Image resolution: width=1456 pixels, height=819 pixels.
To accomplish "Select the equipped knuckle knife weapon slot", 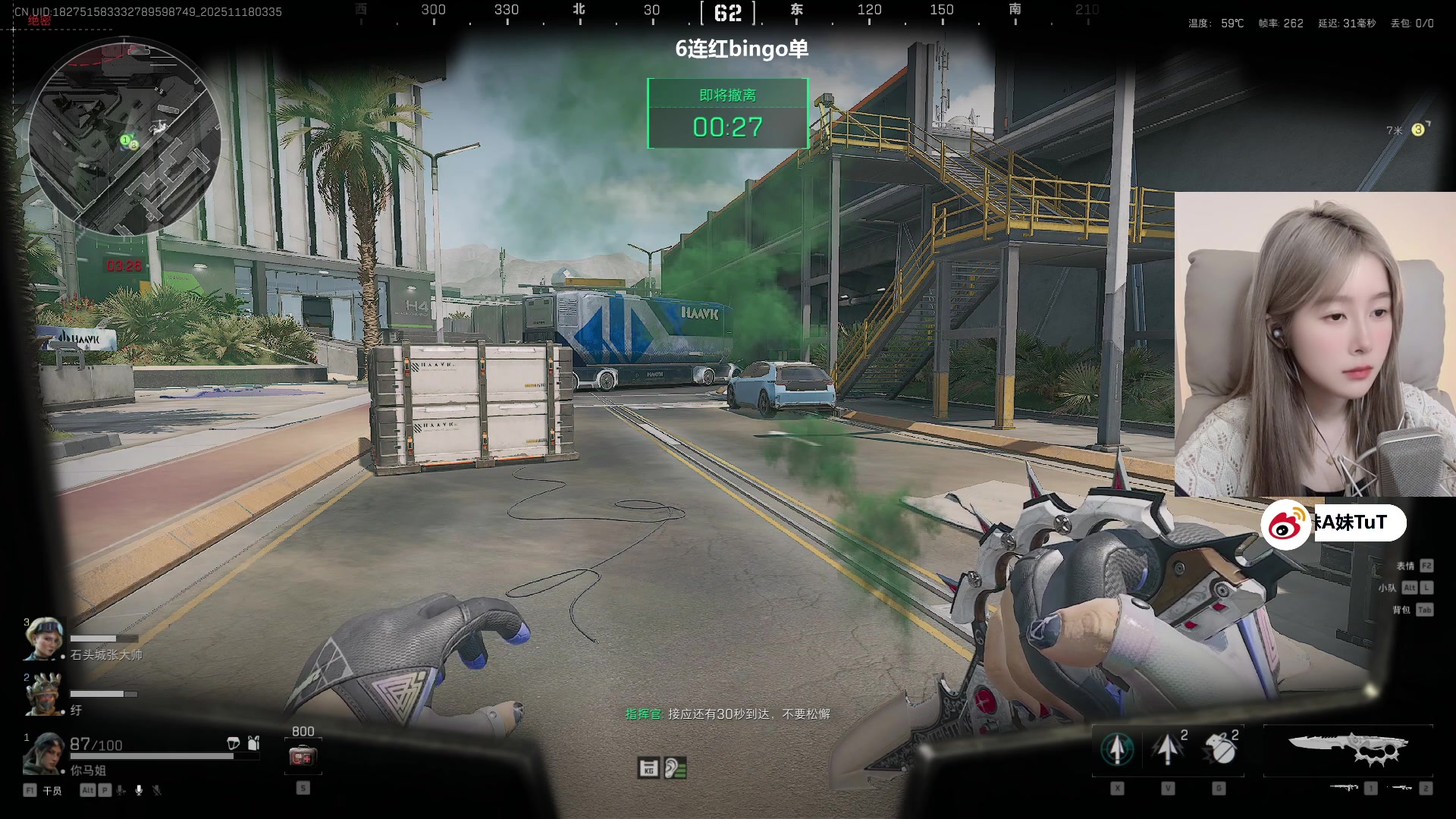I will [x=1348, y=749].
